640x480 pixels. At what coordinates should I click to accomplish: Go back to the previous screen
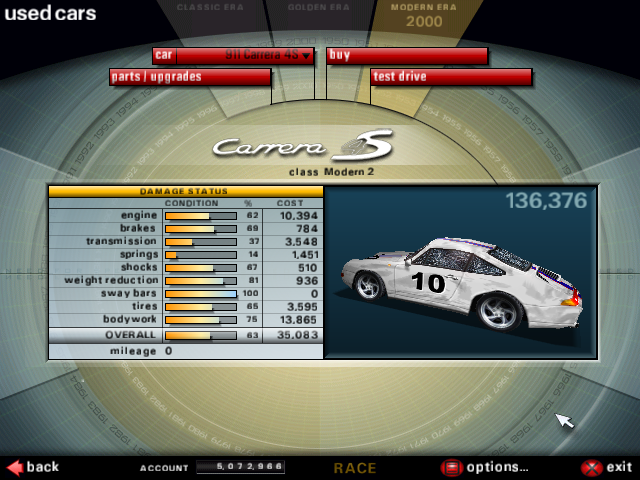(x=33, y=467)
